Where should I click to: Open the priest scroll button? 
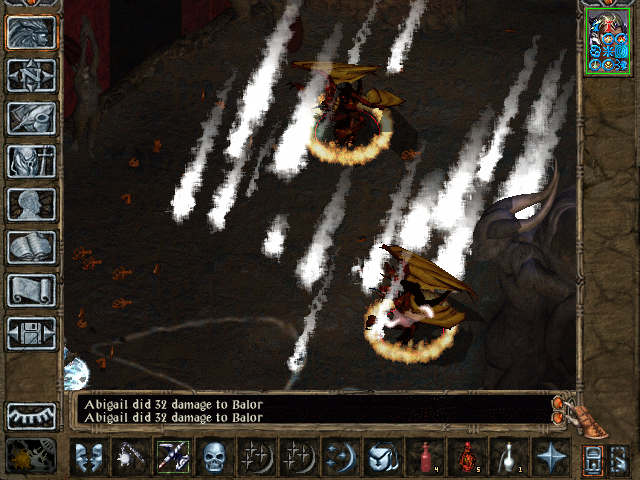click(32, 290)
